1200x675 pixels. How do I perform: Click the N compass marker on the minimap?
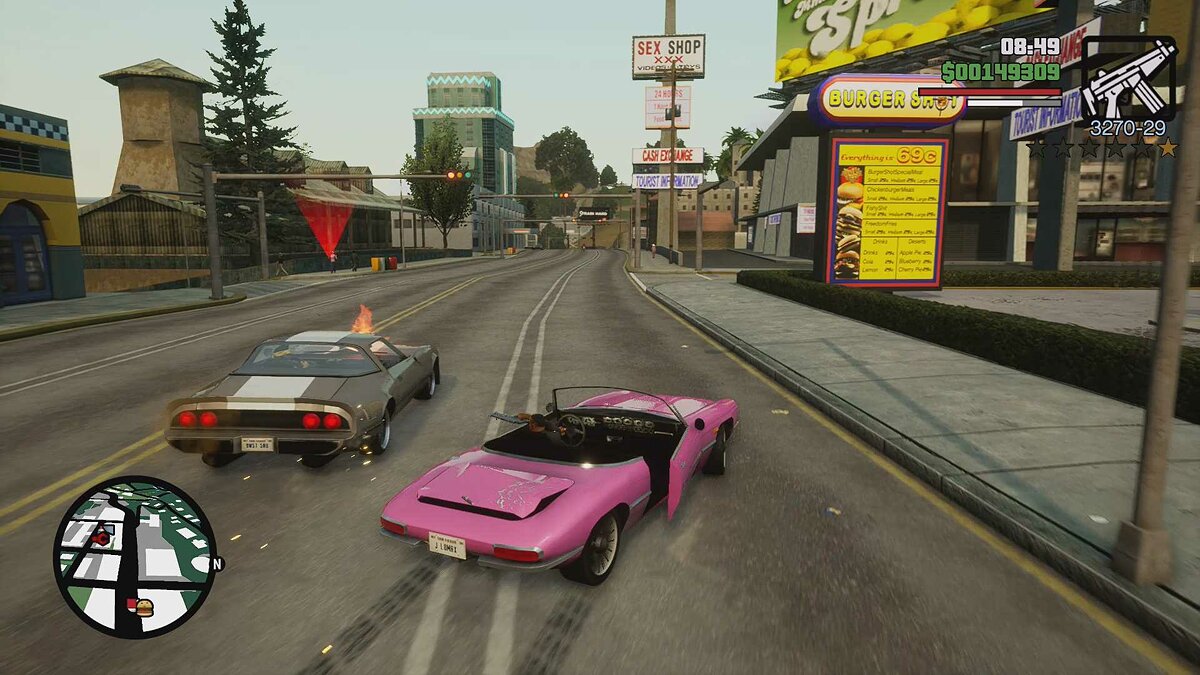217,564
